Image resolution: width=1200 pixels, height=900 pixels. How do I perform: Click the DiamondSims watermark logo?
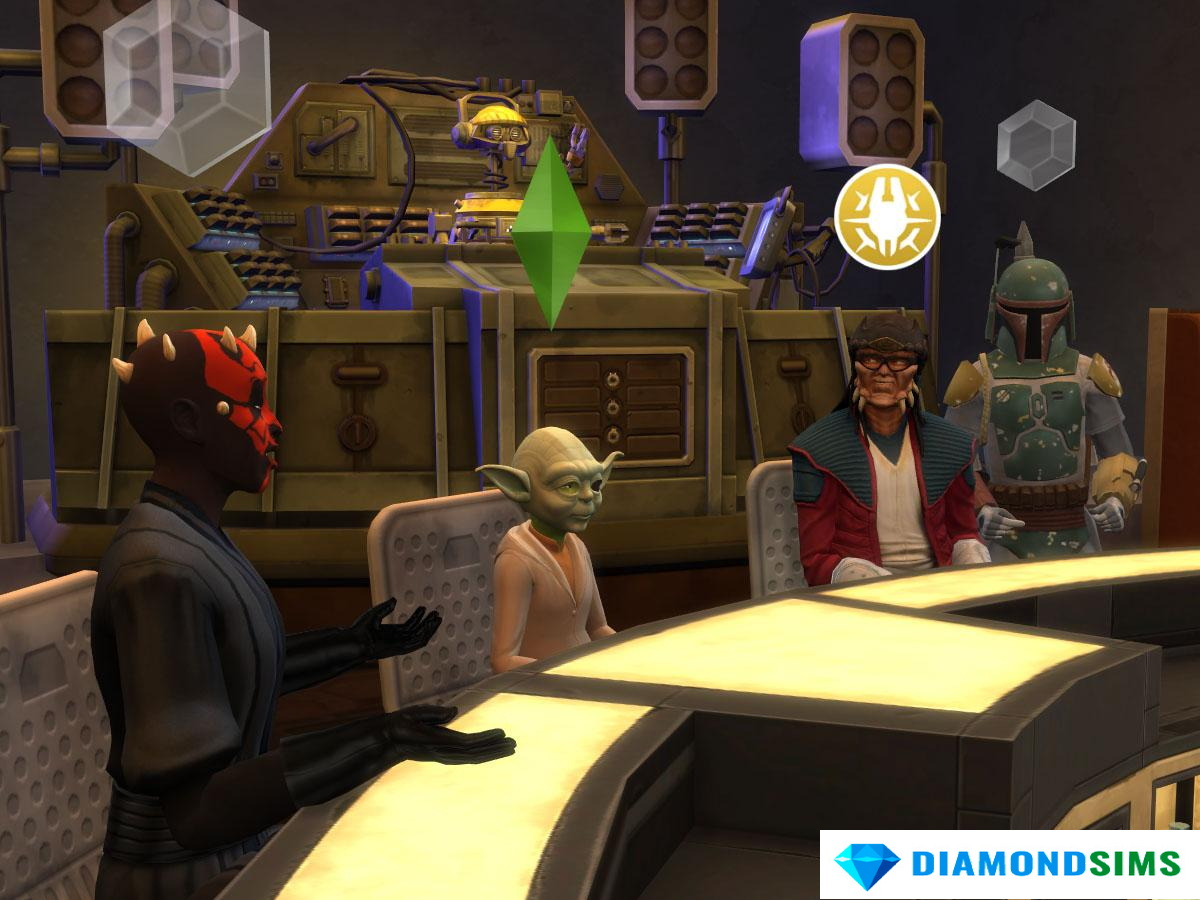point(1009,865)
